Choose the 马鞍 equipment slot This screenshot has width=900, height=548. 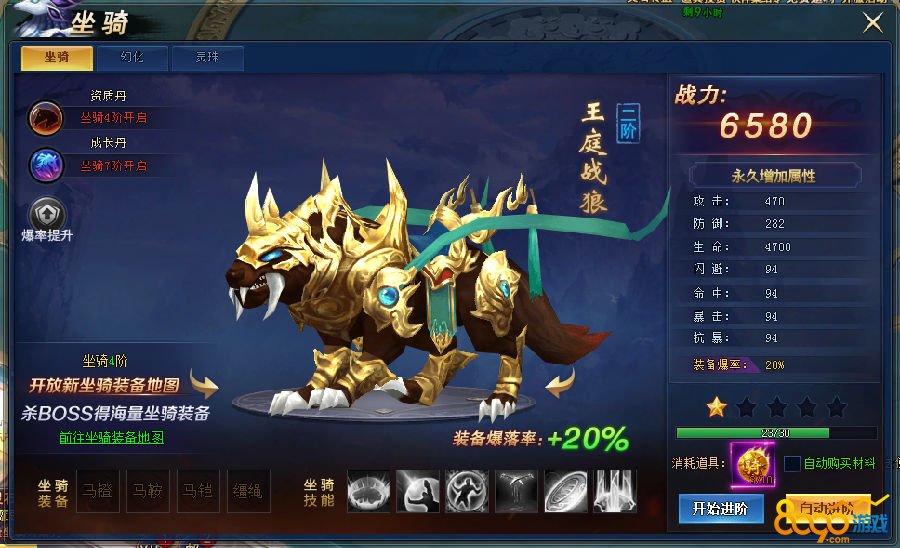click(x=149, y=491)
